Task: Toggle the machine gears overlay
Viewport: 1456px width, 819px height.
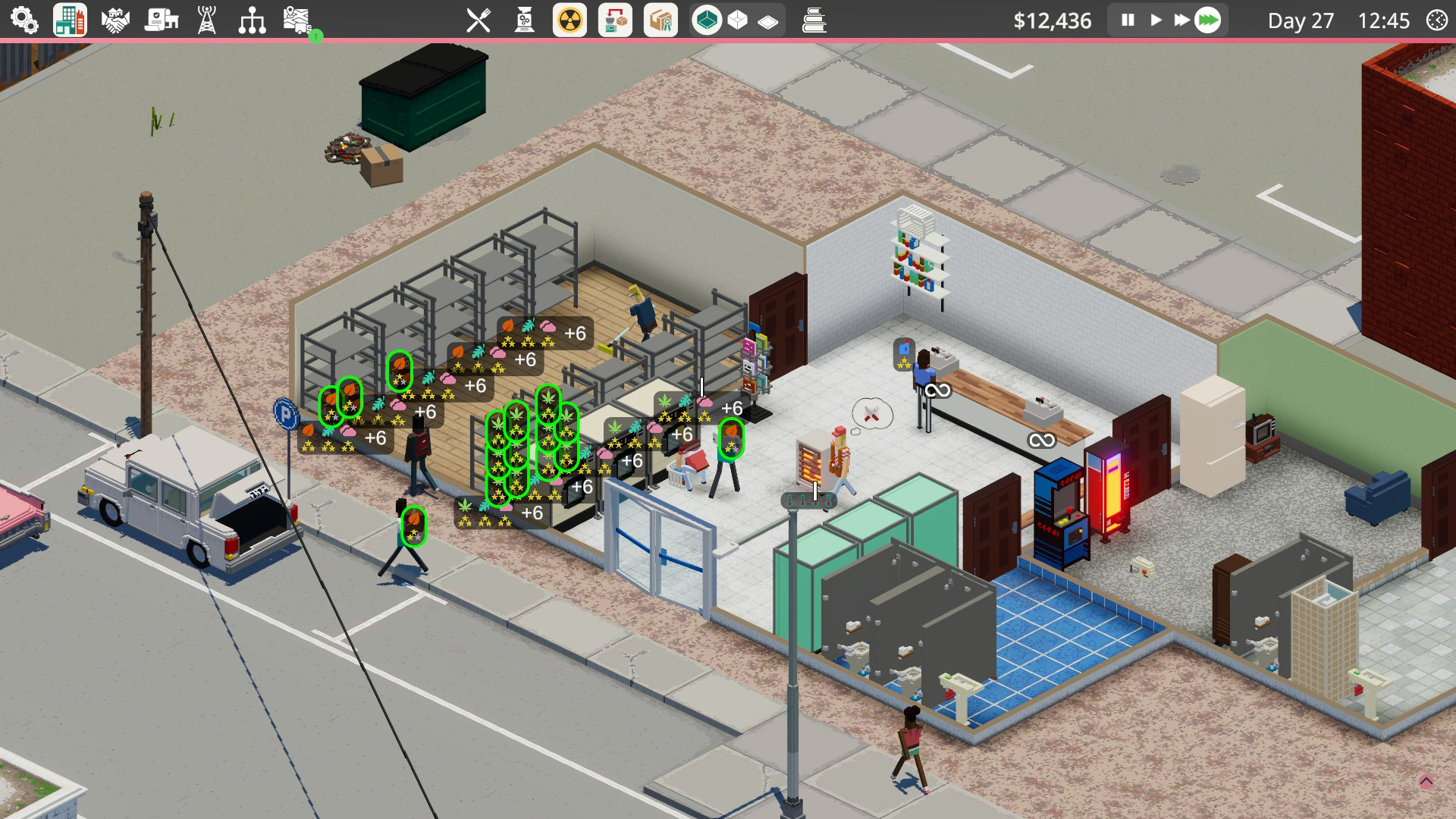Action: click(524, 20)
